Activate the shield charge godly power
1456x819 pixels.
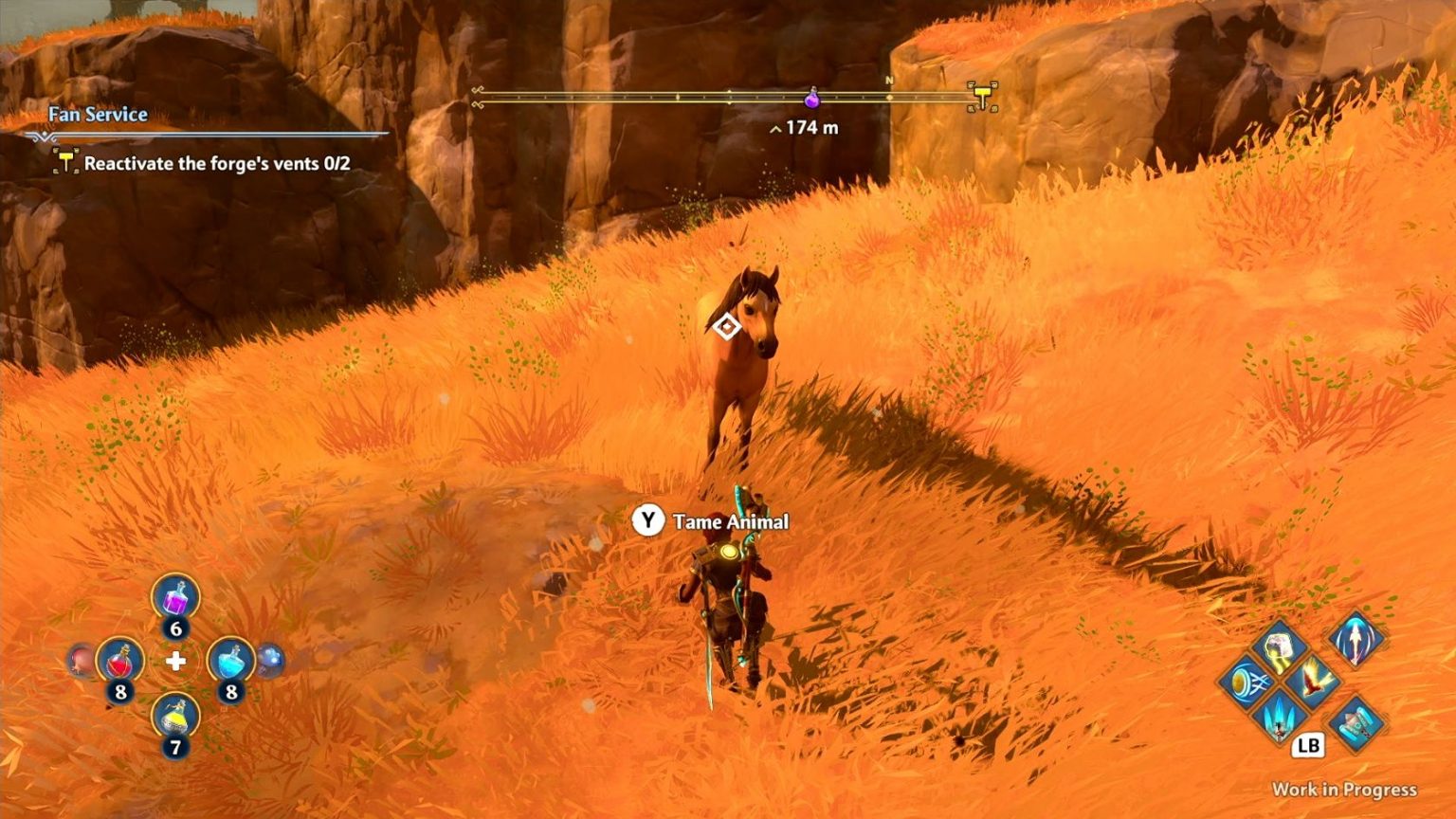pos(1247,682)
